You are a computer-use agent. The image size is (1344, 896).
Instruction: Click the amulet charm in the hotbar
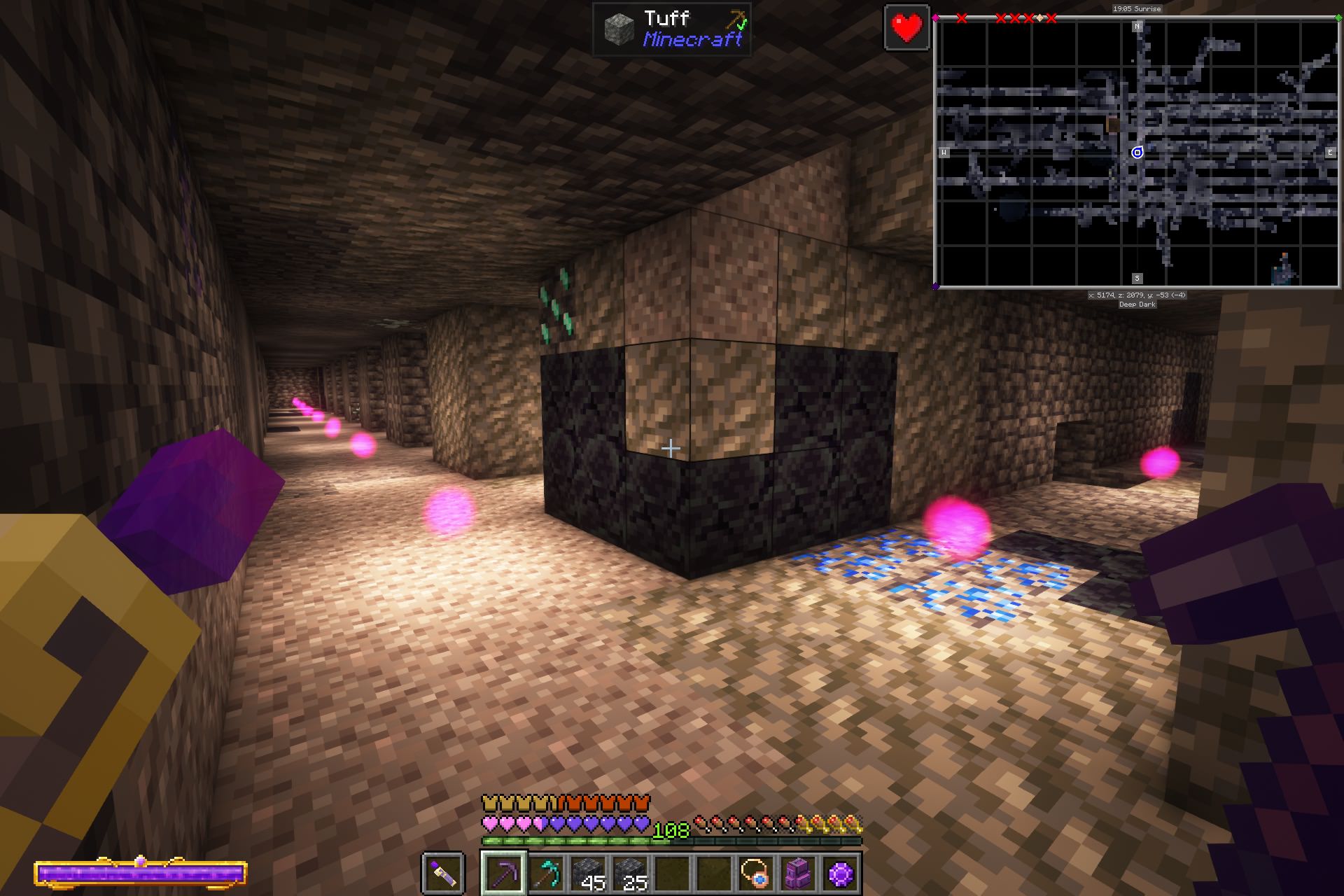757,874
